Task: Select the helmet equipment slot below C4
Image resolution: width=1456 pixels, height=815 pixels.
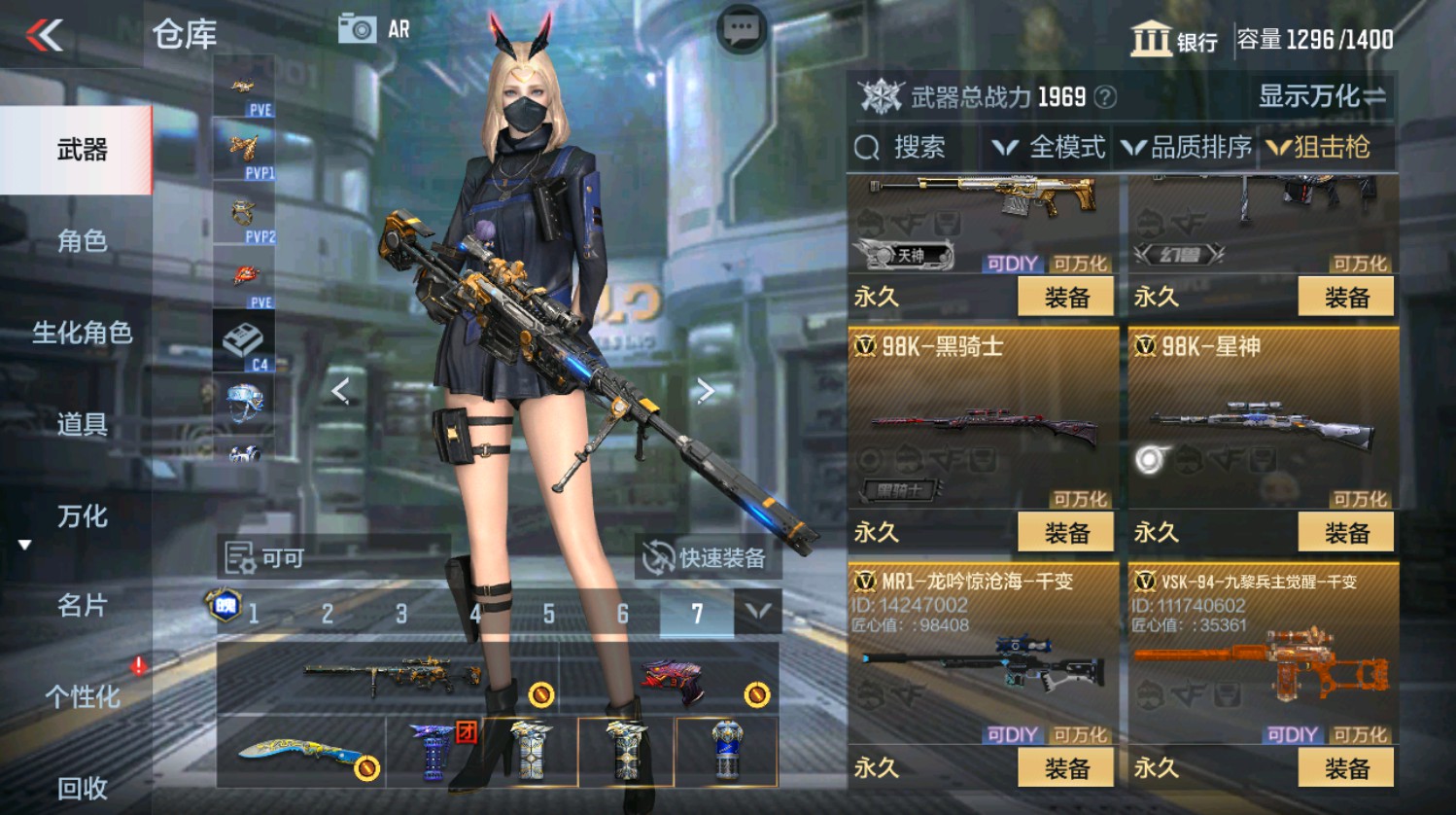Action: (242, 403)
